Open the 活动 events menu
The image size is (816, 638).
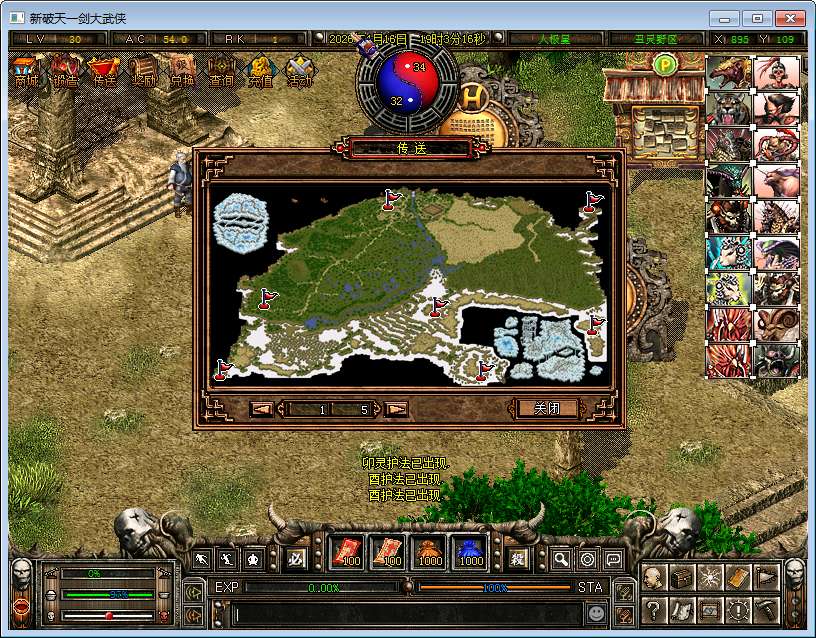pyautogui.click(x=299, y=73)
